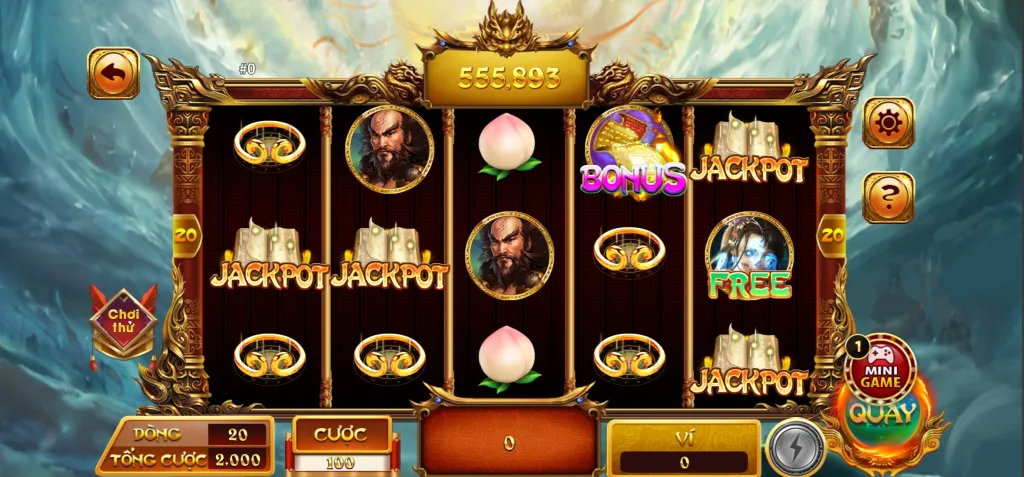
Task: Open the question mark help button
Action: coord(887,197)
